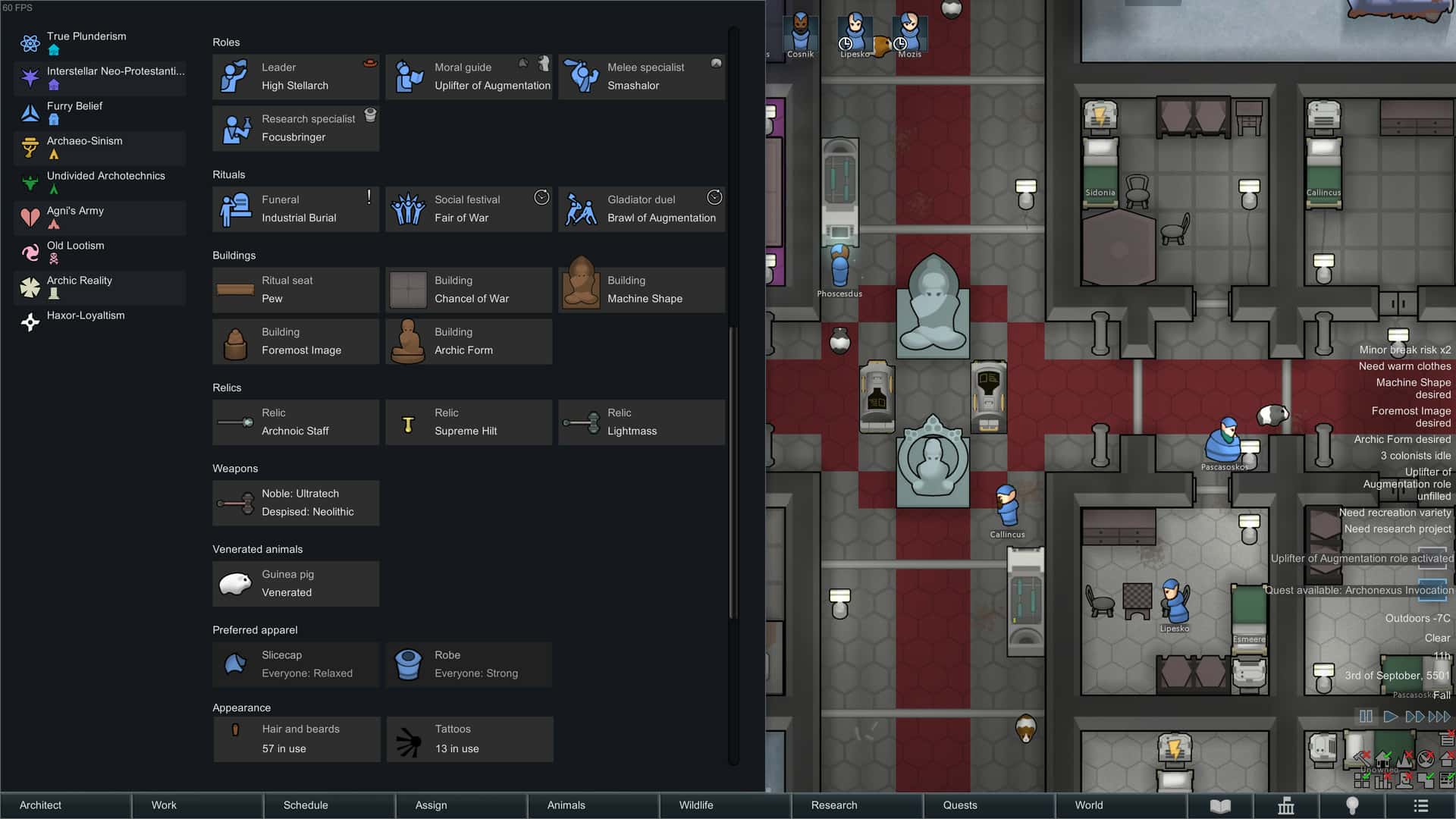
Task: Click the Pew ritual seat icon
Action: (235, 290)
